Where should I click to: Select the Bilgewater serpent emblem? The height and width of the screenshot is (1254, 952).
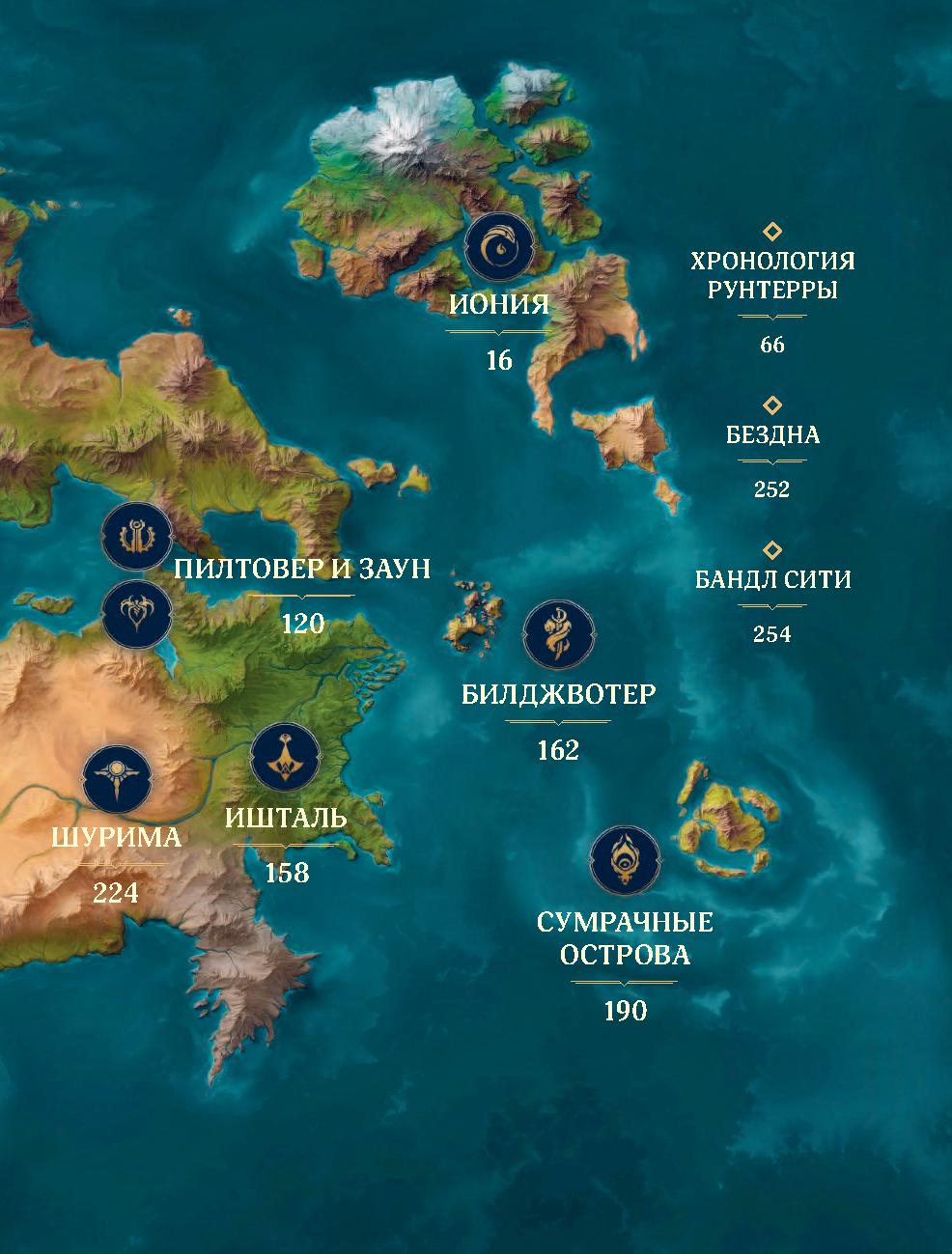pyautogui.click(x=558, y=638)
